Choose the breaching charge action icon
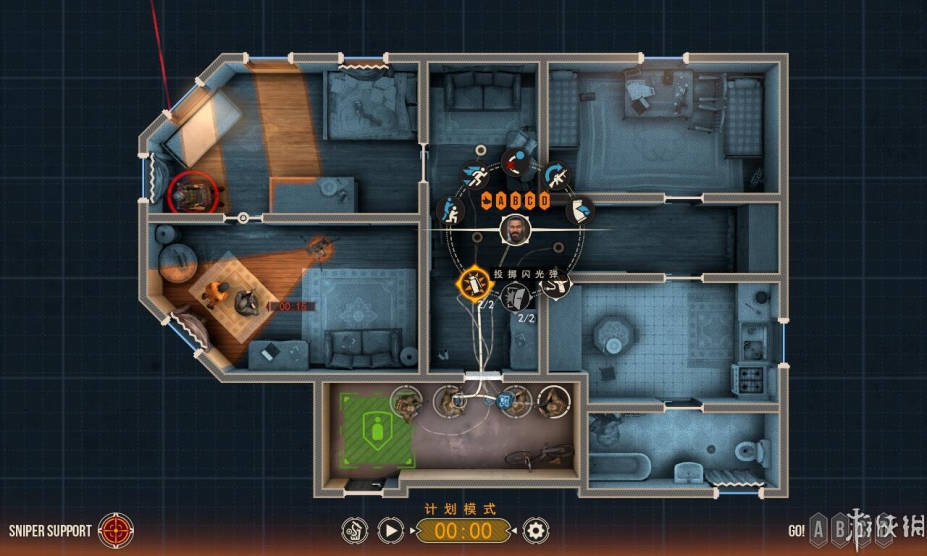927x556 pixels. tap(515, 295)
